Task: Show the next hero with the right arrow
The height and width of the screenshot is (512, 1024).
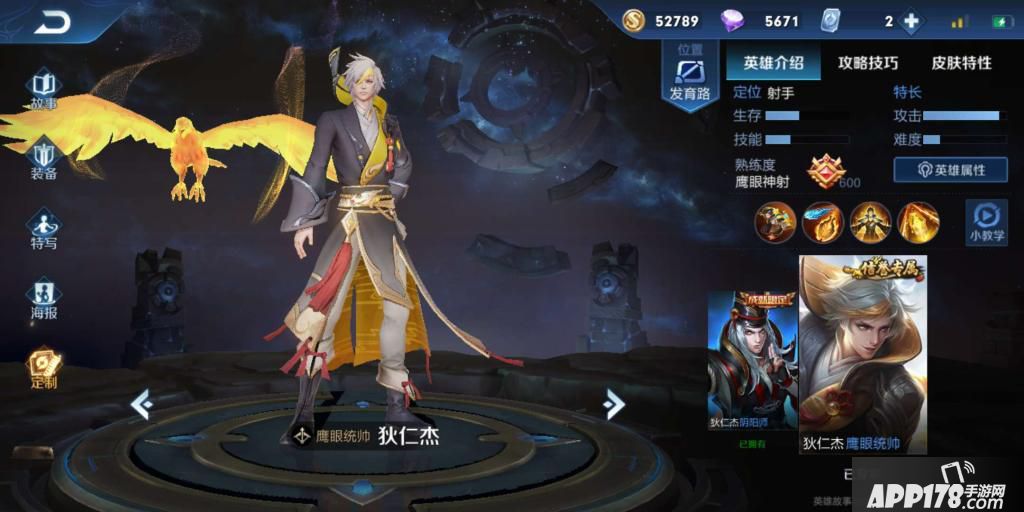Action: tap(614, 403)
